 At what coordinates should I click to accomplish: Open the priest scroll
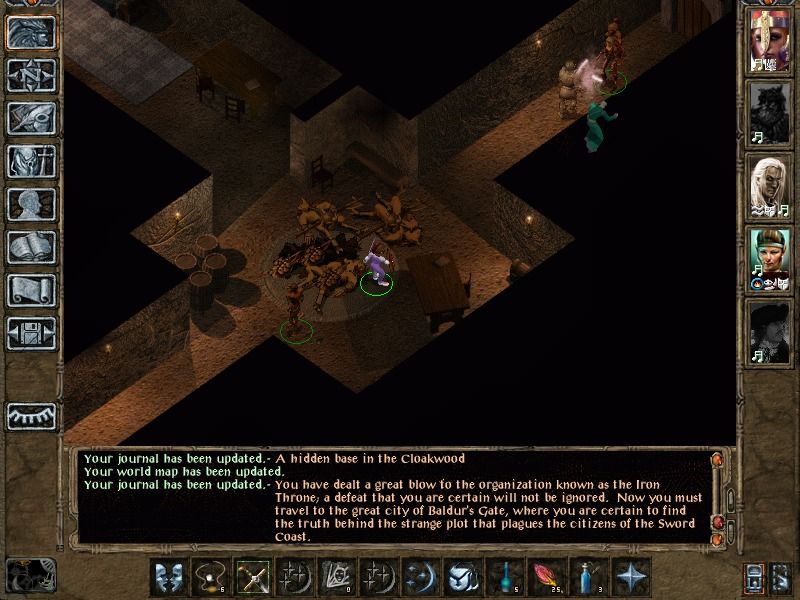(30, 290)
